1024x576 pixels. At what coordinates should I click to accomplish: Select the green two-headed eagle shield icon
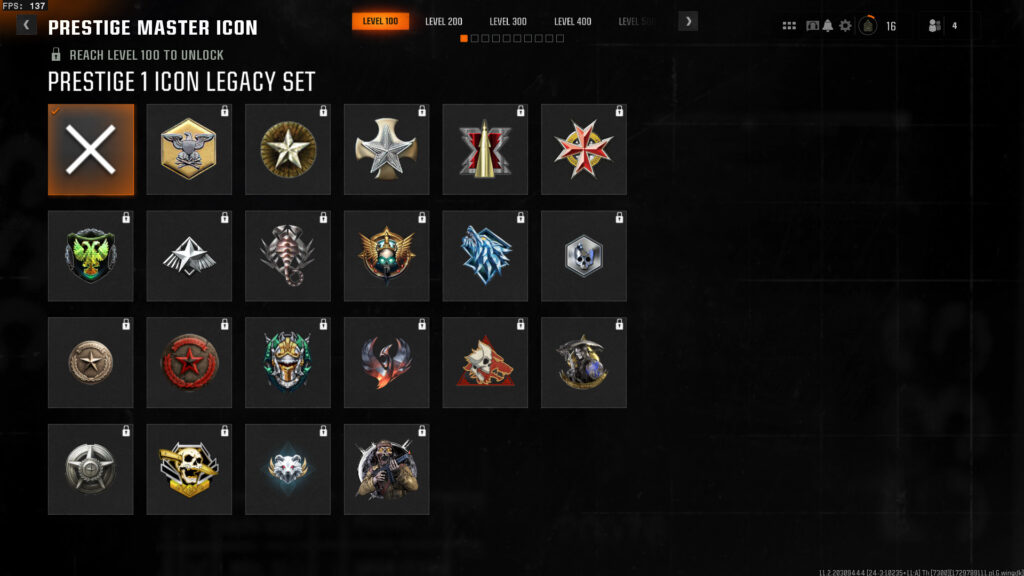click(x=91, y=257)
